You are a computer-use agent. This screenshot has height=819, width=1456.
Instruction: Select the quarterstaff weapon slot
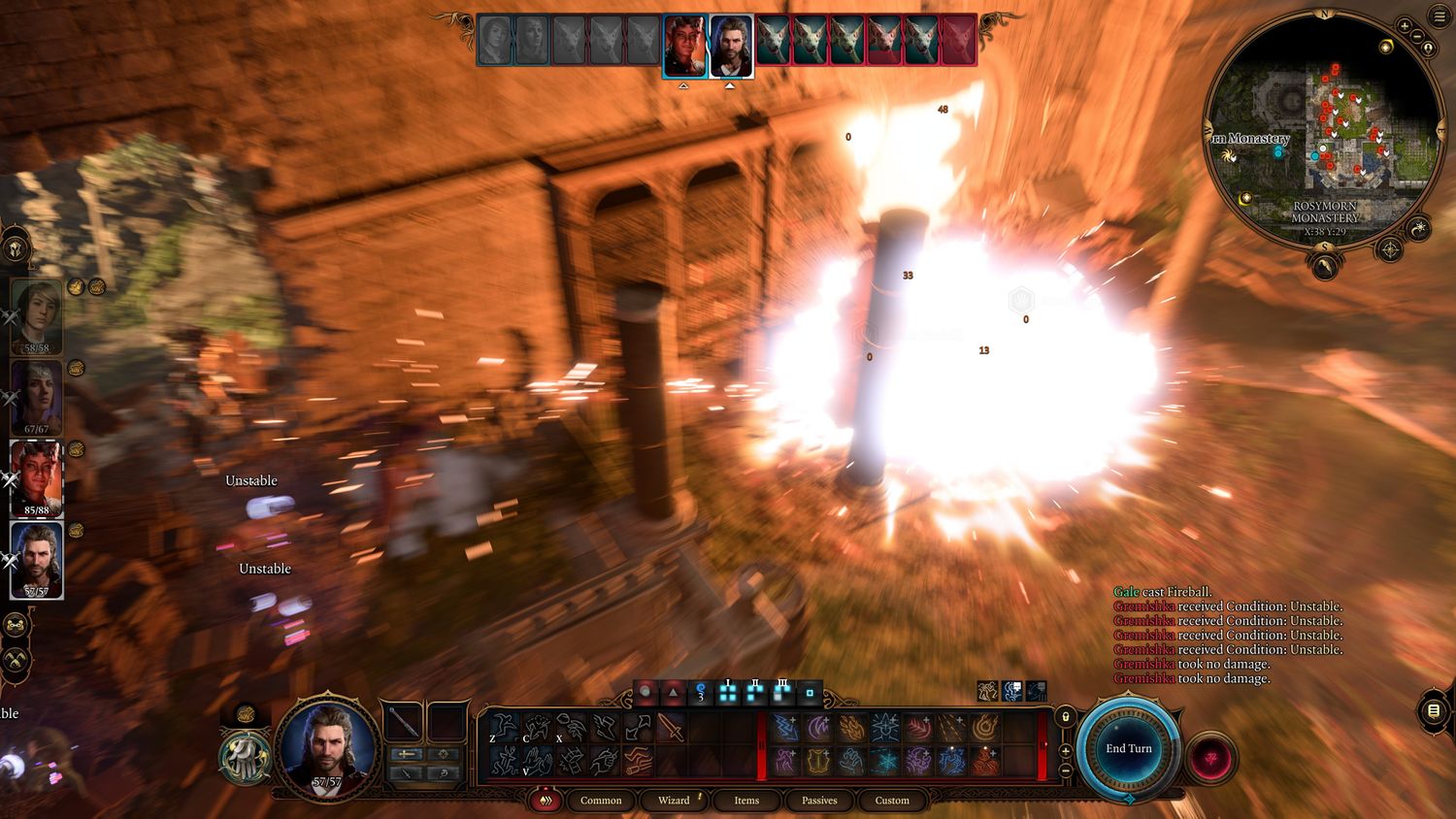coord(402,722)
